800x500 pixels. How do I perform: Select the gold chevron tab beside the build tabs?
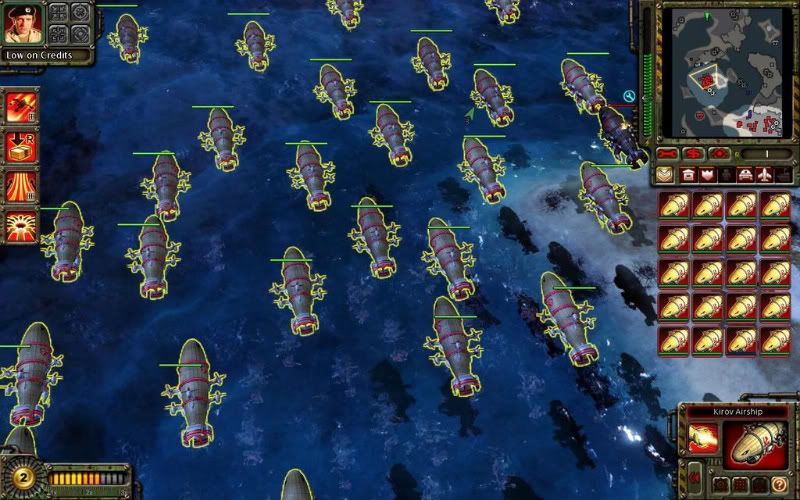[x=665, y=175]
